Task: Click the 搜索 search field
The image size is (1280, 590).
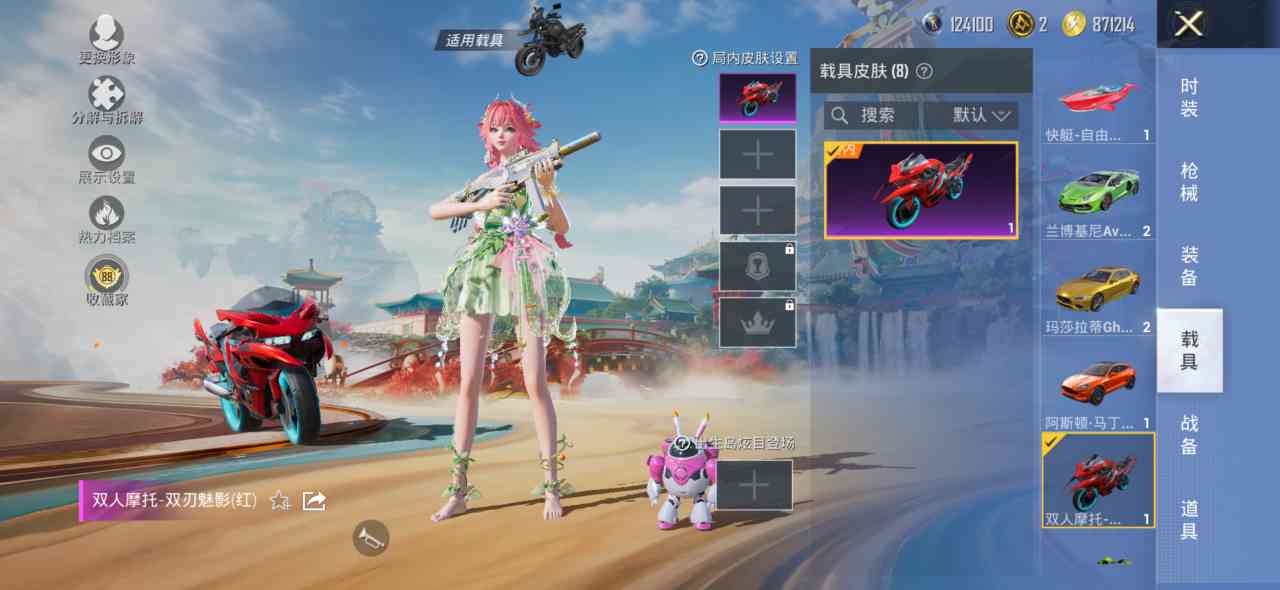Action: [870, 116]
